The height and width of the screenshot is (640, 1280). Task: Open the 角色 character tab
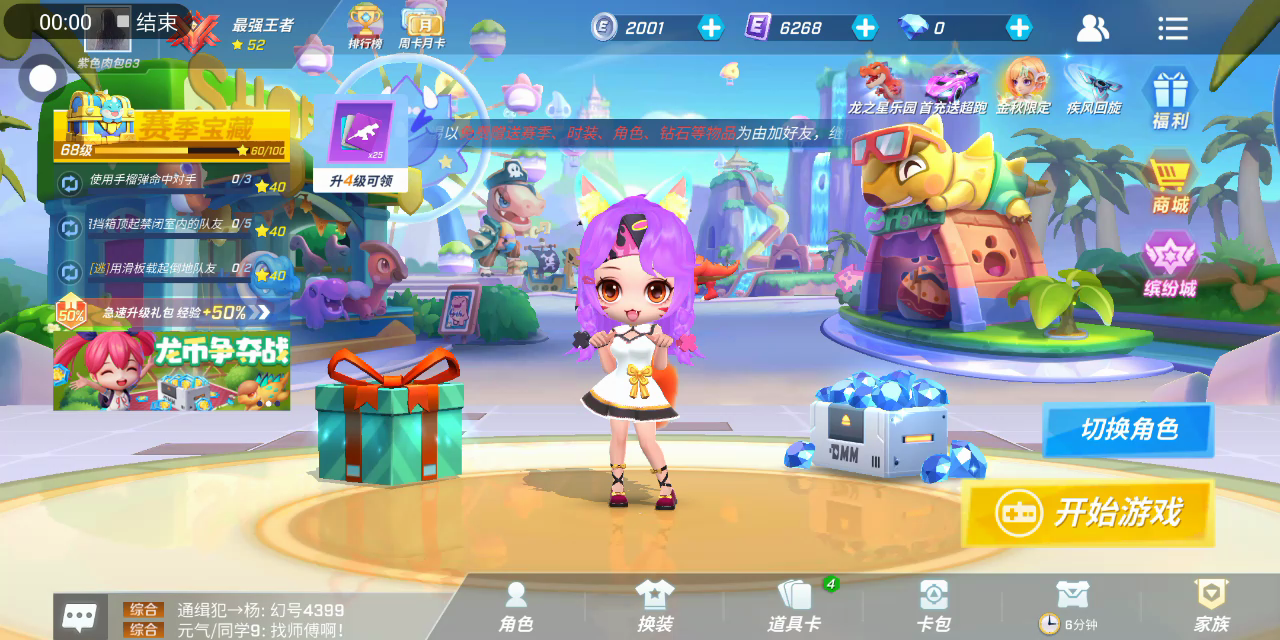click(x=516, y=607)
